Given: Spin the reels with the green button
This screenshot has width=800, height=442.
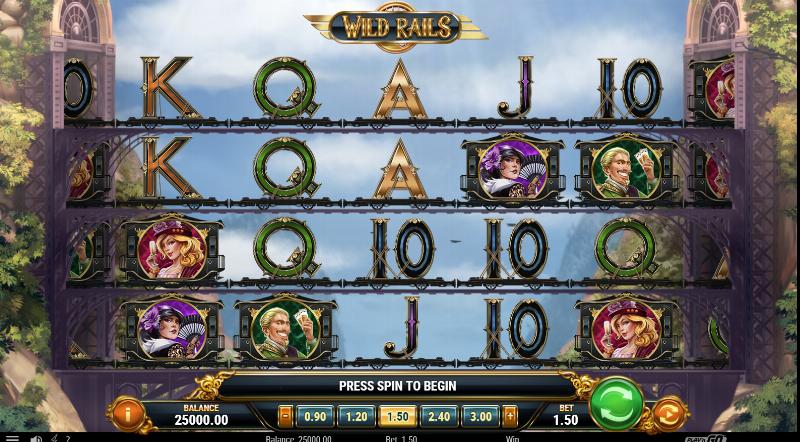Looking at the screenshot, I should click(615, 404).
